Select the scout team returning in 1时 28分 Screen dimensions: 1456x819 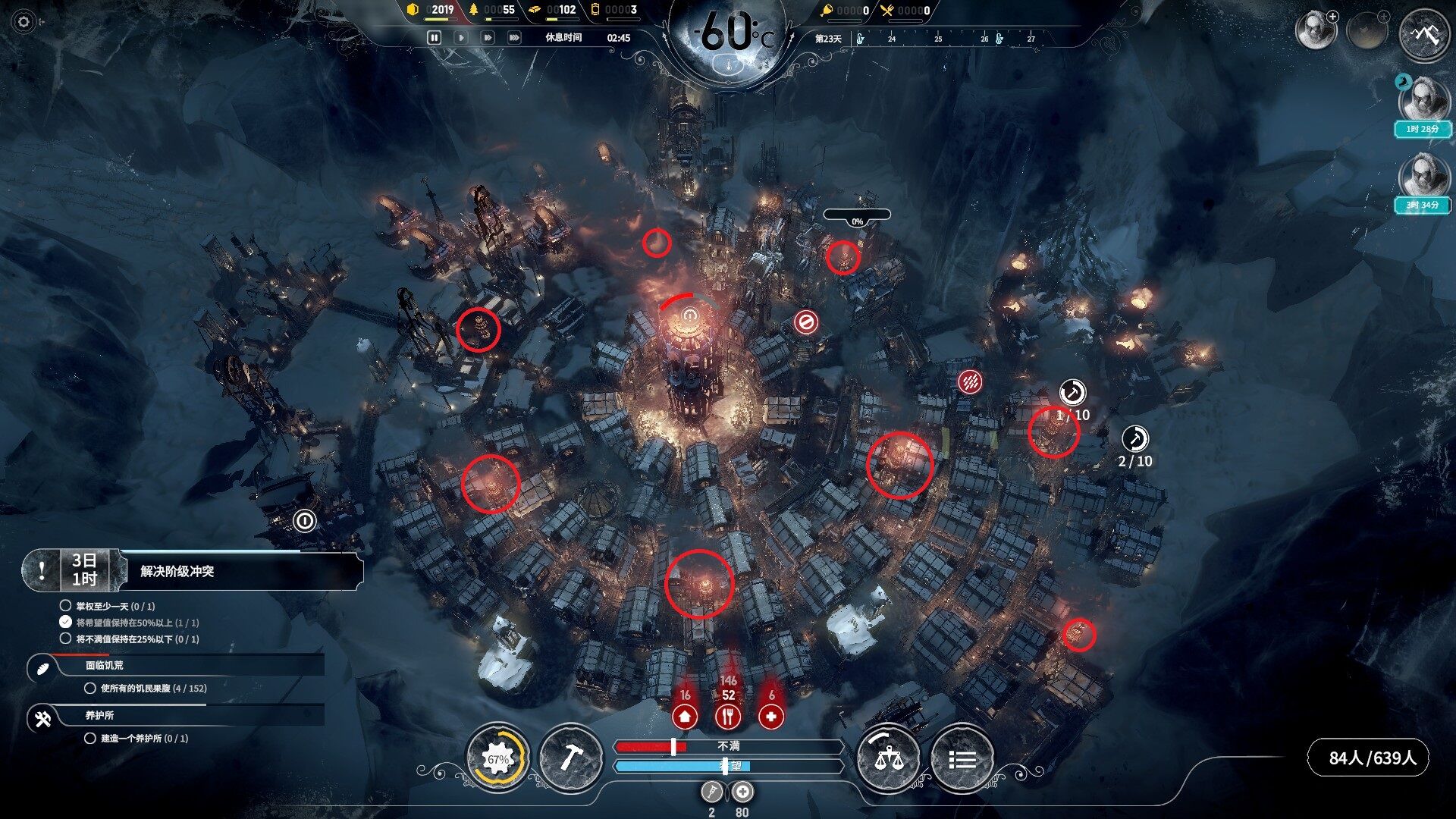pyautogui.click(x=1423, y=104)
